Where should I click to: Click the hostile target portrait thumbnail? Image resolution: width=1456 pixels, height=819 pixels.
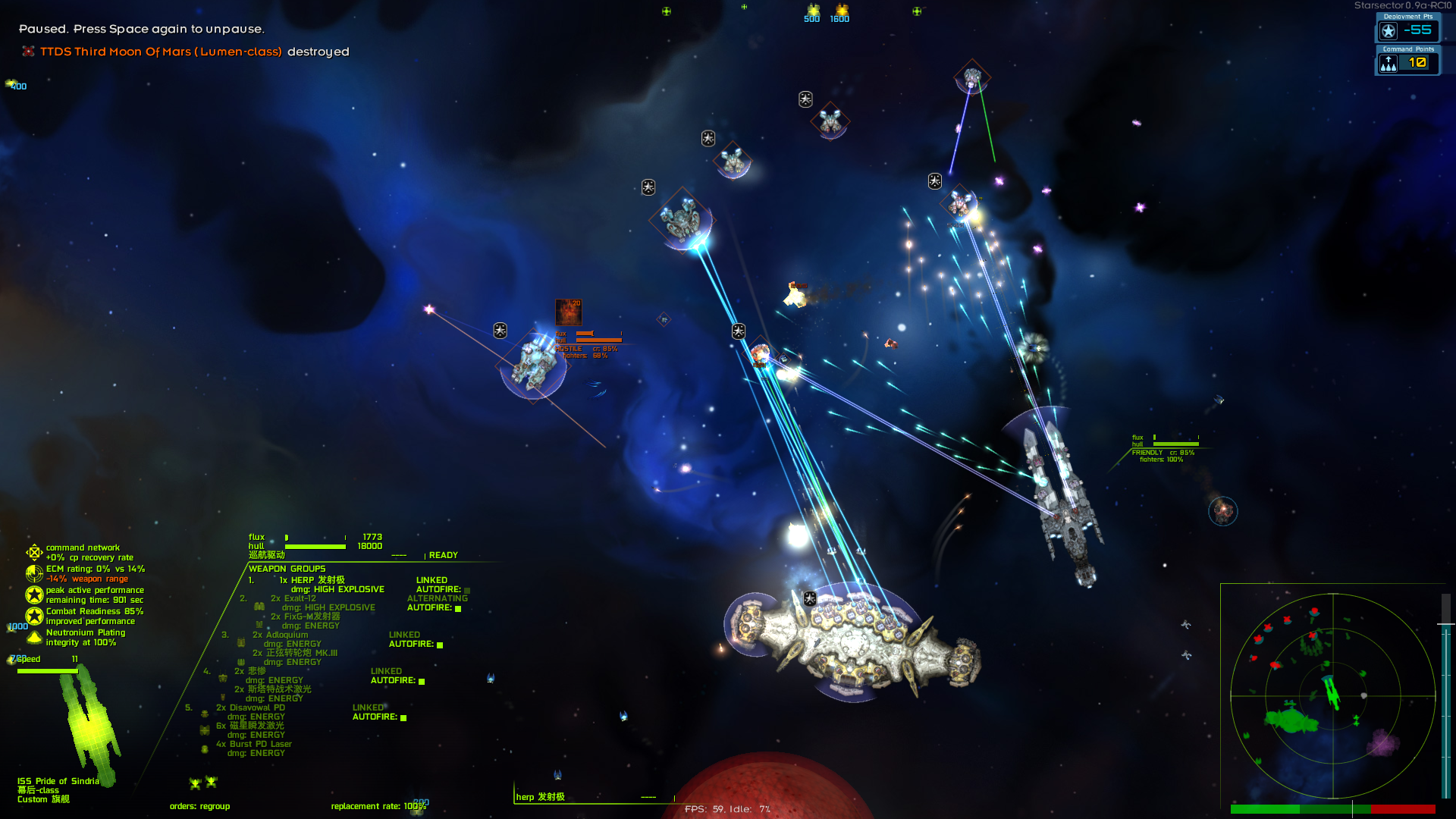[x=568, y=312]
